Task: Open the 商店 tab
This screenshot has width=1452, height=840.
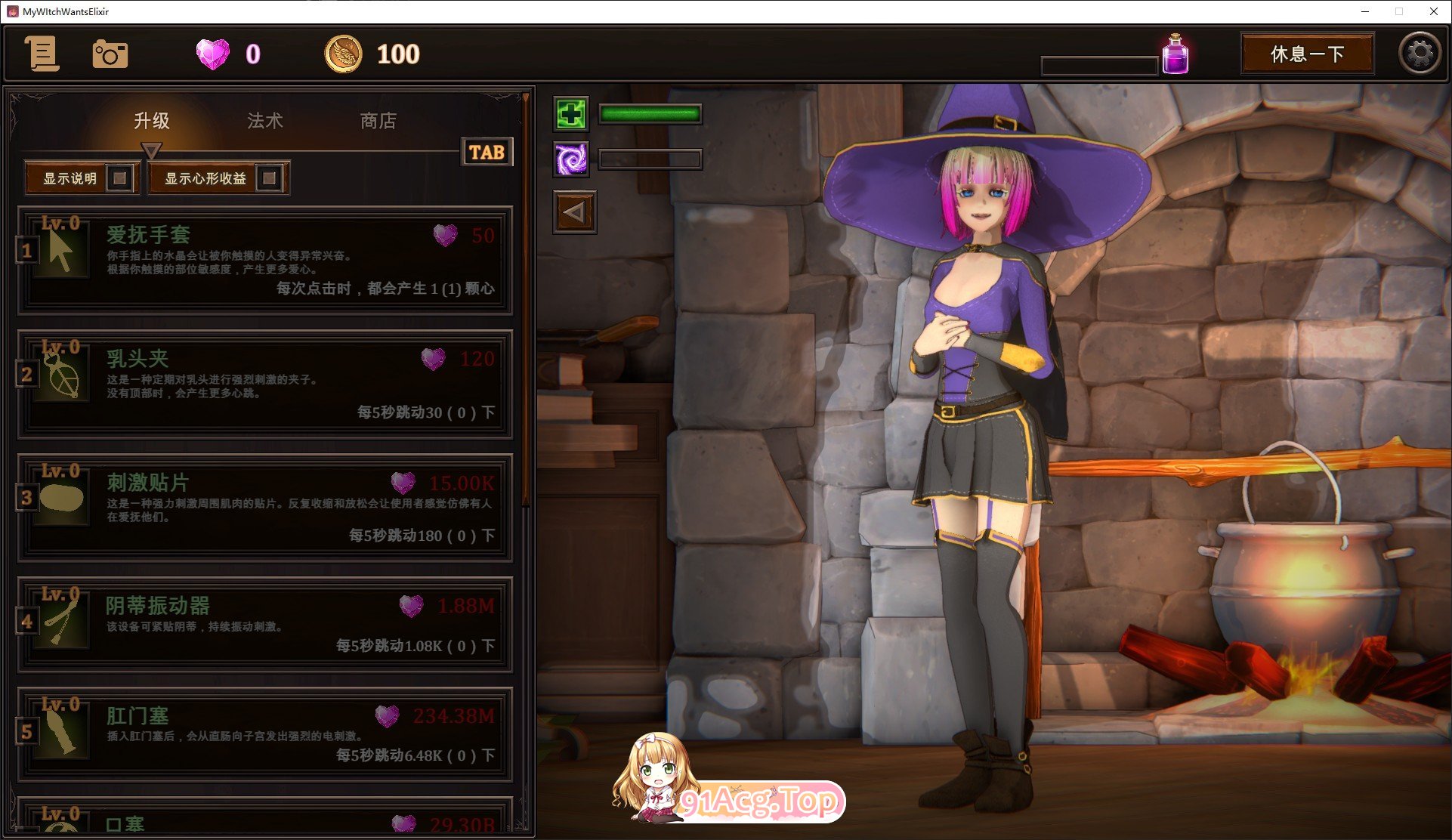Action: 379,121
